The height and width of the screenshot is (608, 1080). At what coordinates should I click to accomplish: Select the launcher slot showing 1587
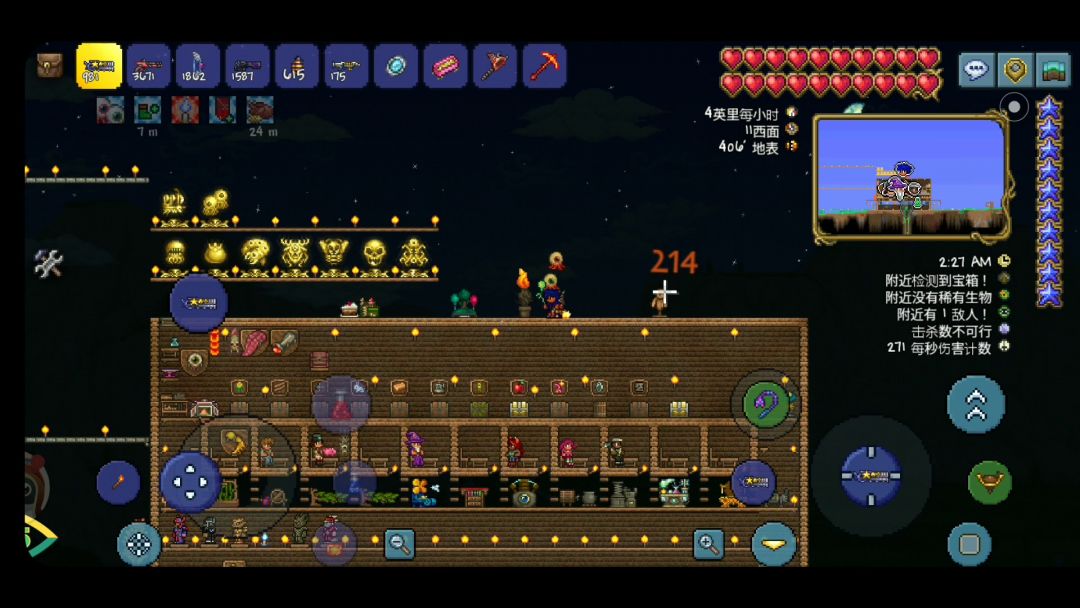pyautogui.click(x=247, y=66)
